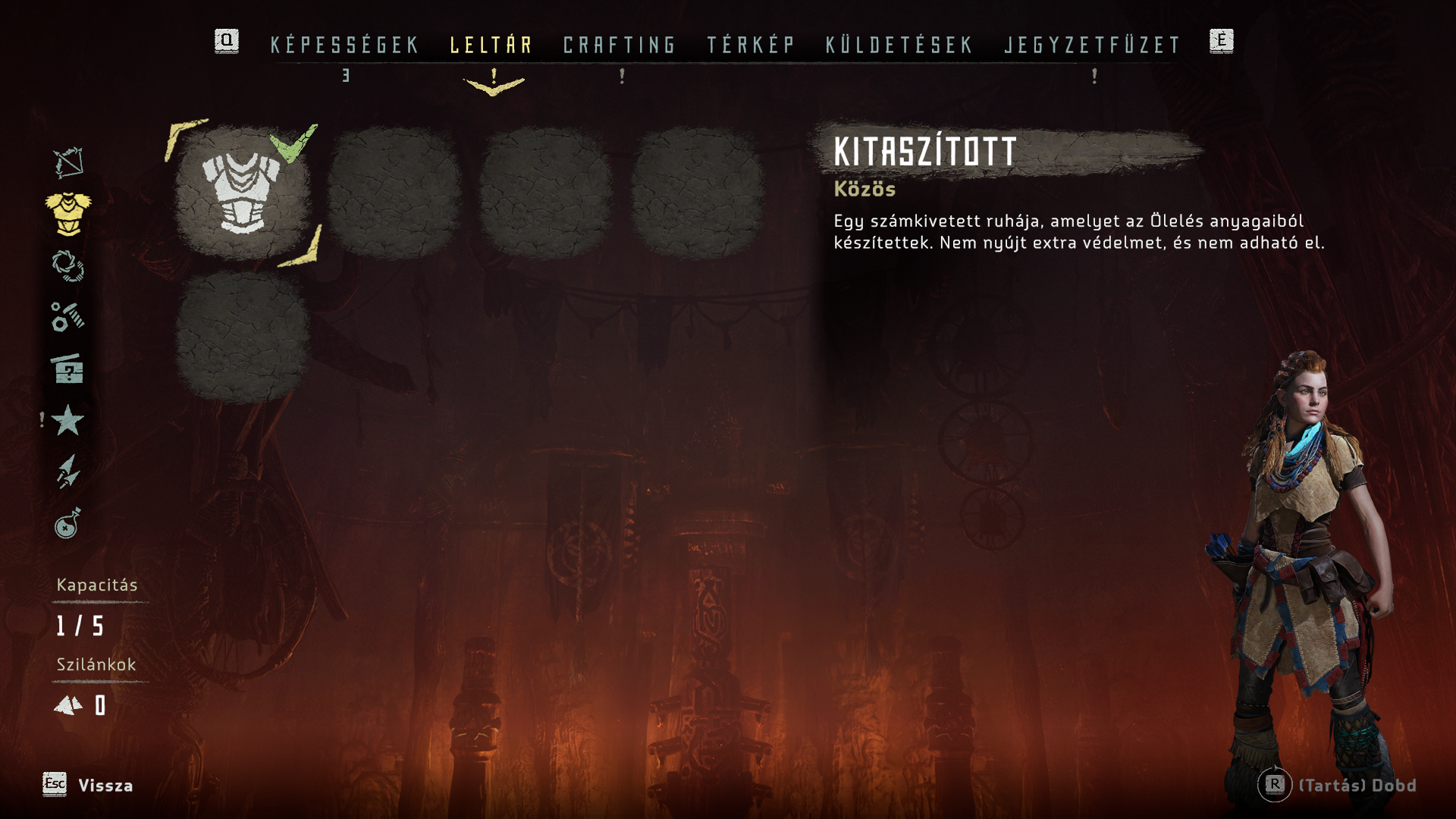Open the Jegyzetfüzet tab
The height and width of the screenshot is (819, 1456).
1093,45
